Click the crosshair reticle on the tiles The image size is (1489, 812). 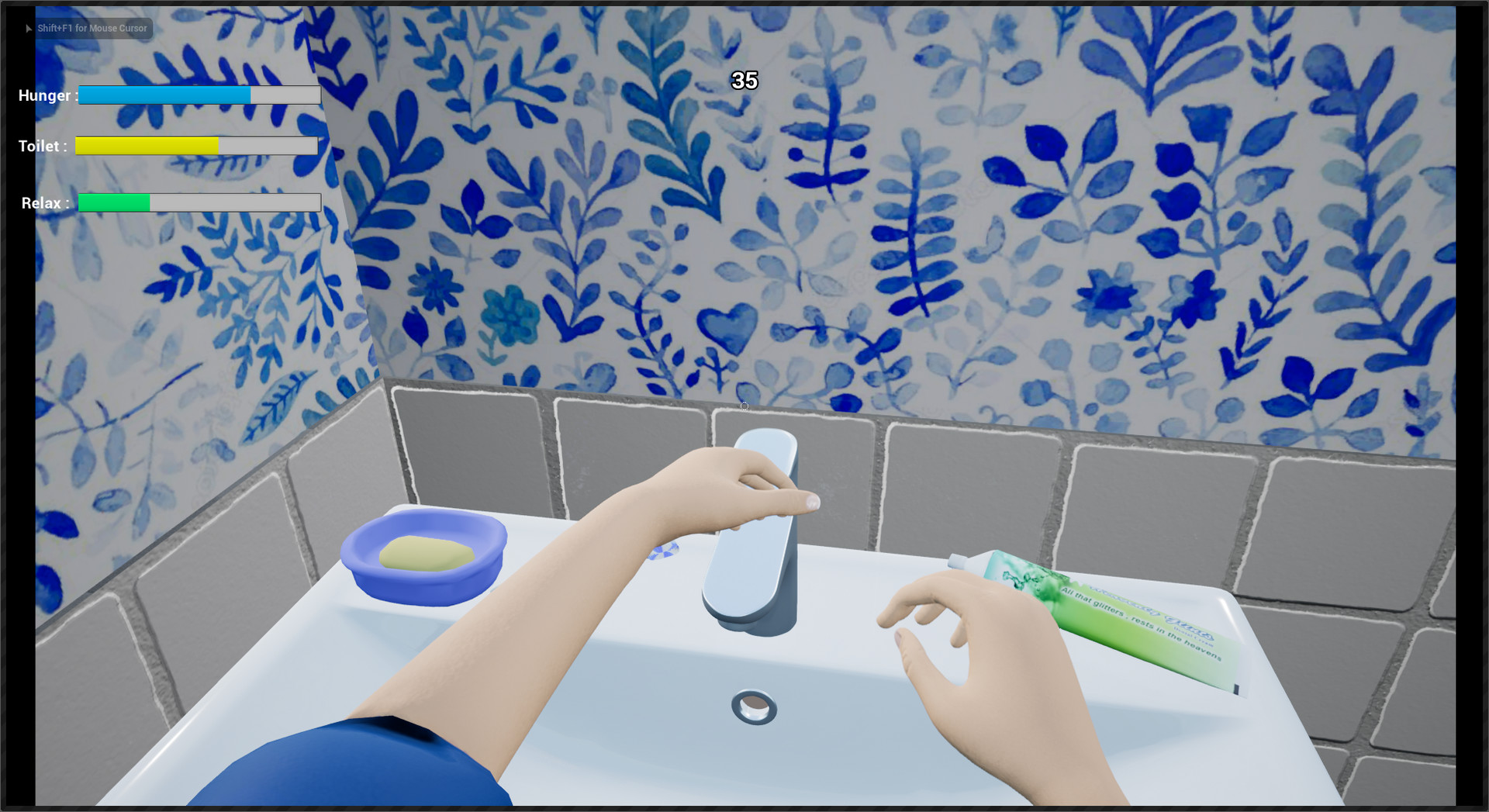(744, 406)
